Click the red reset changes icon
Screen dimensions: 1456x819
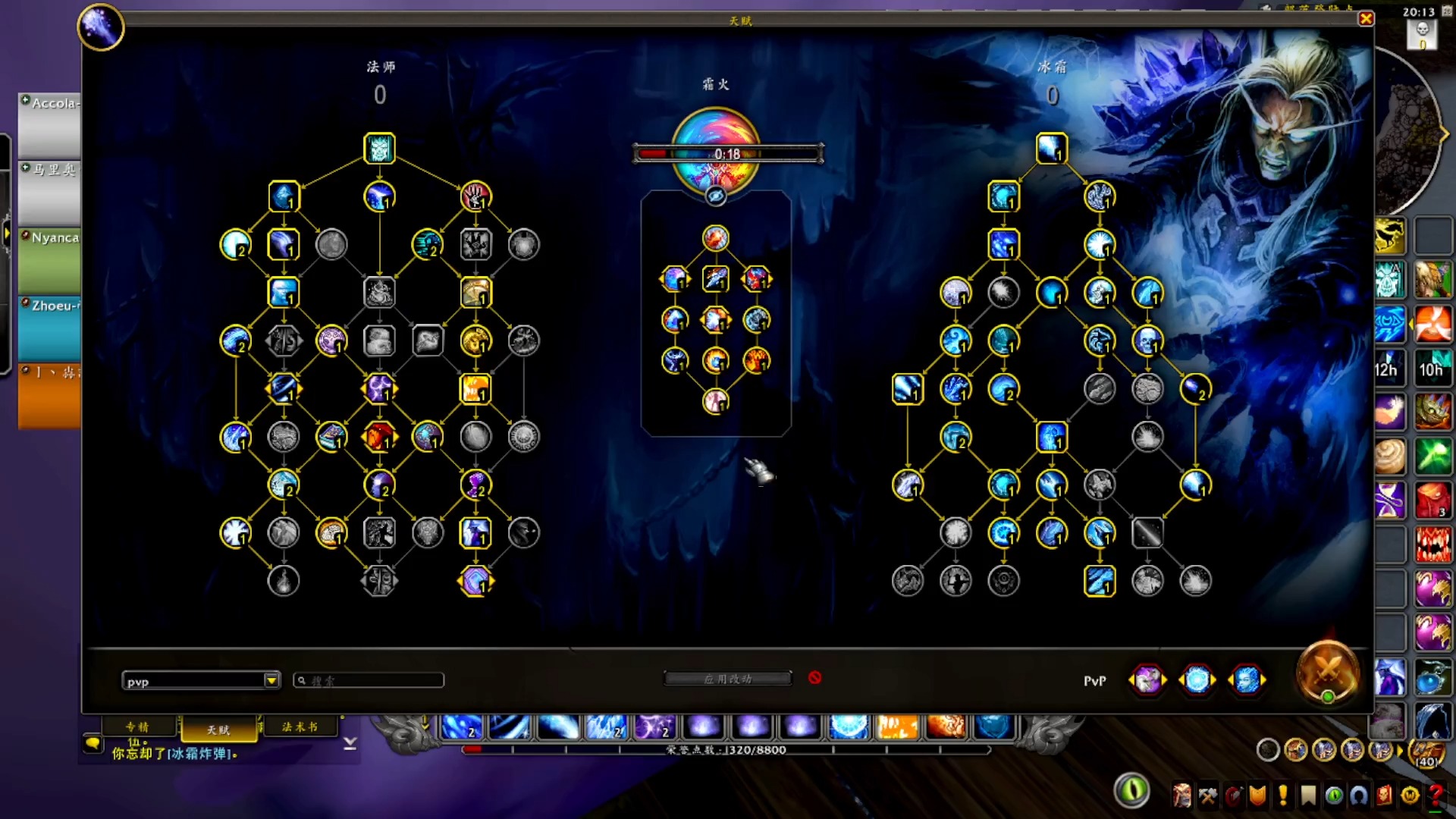point(814,678)
